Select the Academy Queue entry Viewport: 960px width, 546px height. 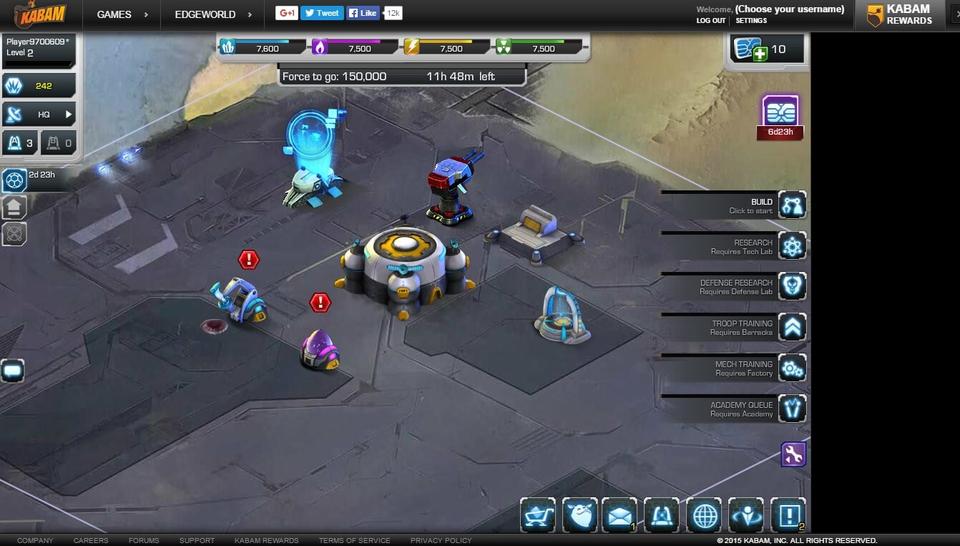coord(792,408)
